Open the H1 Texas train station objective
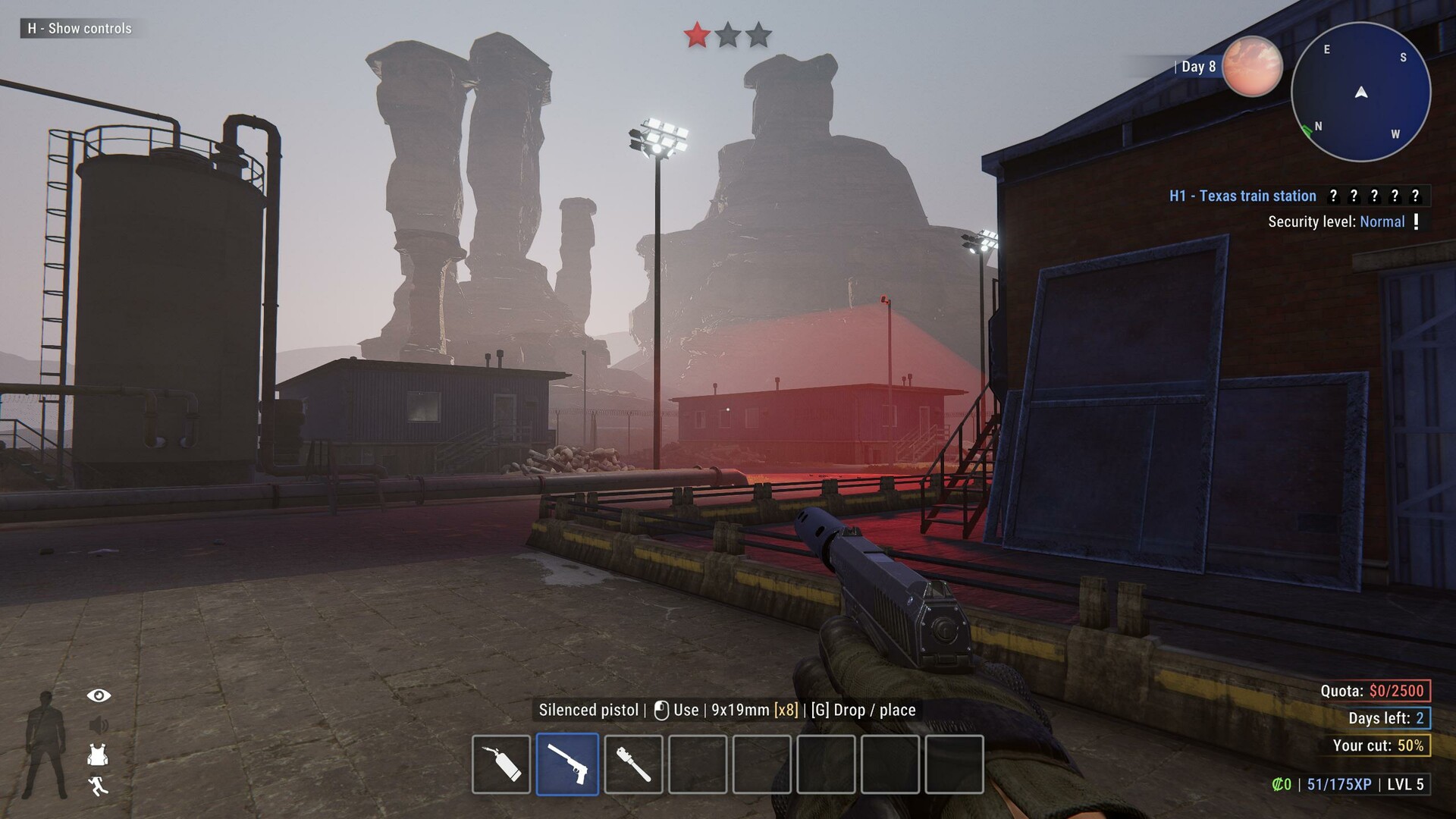This screenshot has width=1456, height=819. point(1242,196)
